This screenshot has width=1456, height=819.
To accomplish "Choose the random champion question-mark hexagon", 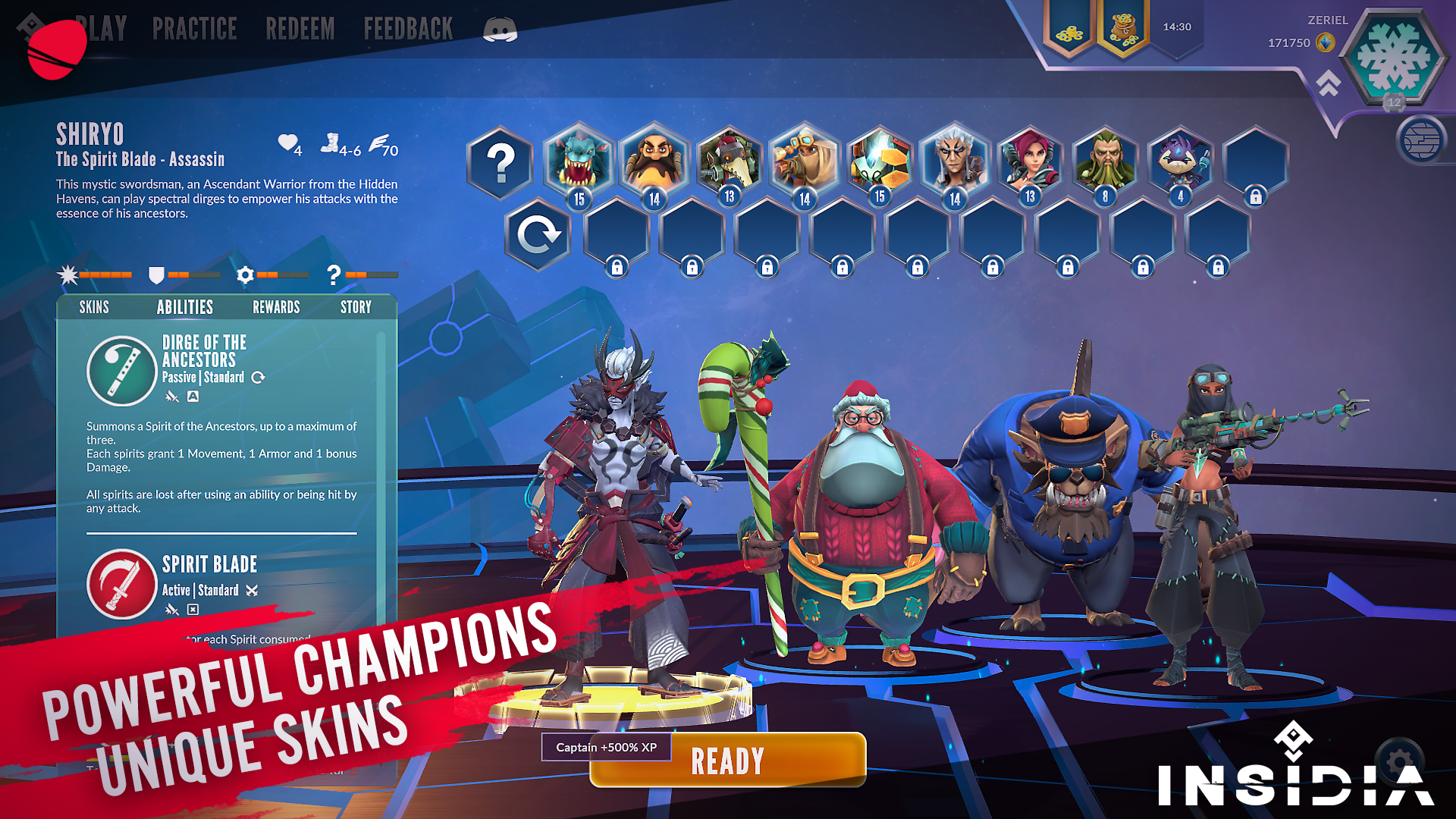I will click(x=500, y=163).
